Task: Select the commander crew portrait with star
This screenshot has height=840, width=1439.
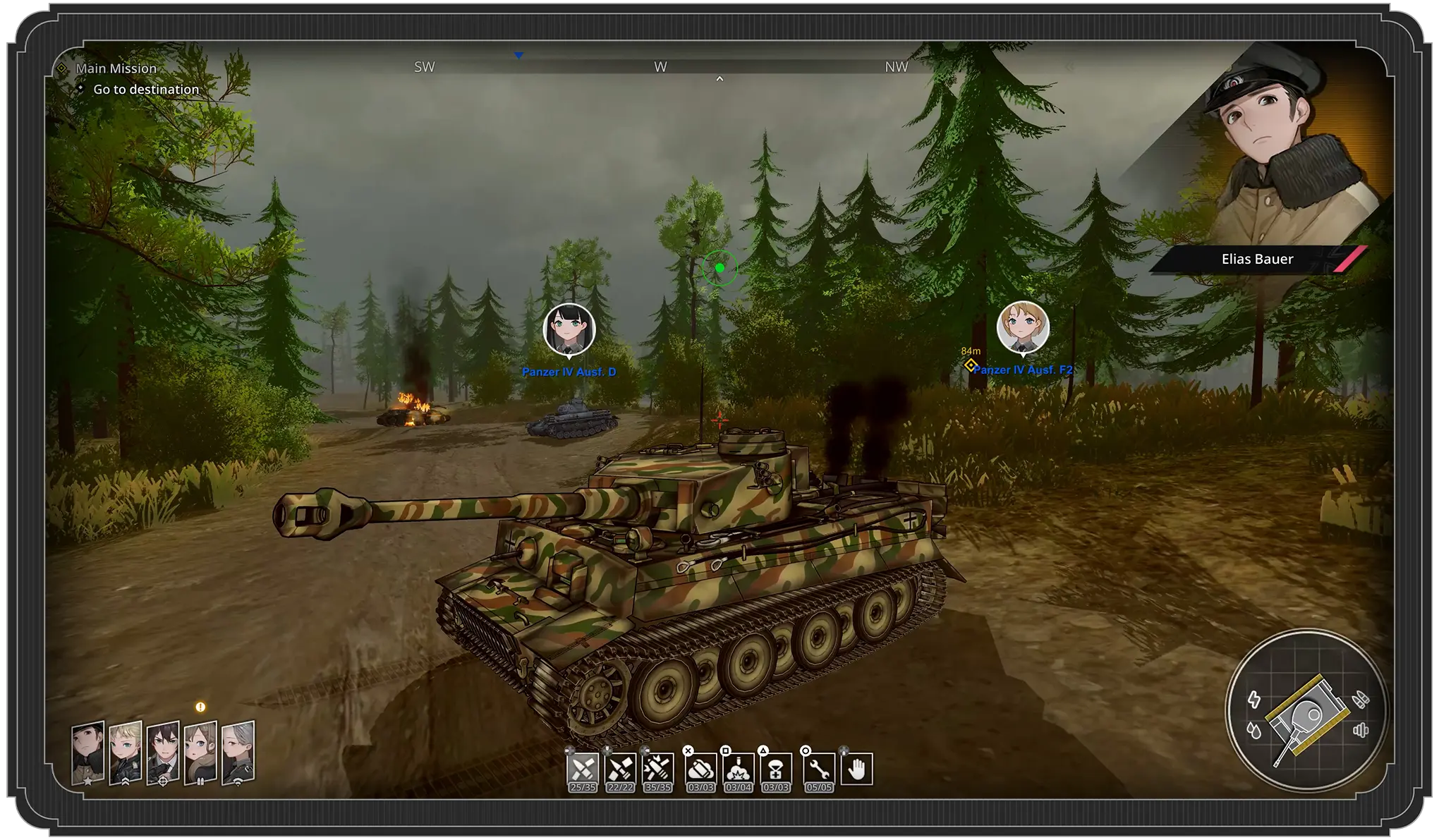Action: click(88, 753)
